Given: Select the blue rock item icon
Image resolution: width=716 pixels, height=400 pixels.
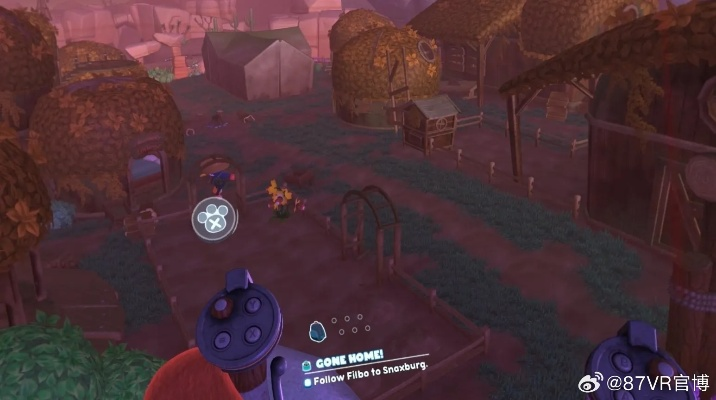Looking at the screenshot, I should [x=317, y=330].
